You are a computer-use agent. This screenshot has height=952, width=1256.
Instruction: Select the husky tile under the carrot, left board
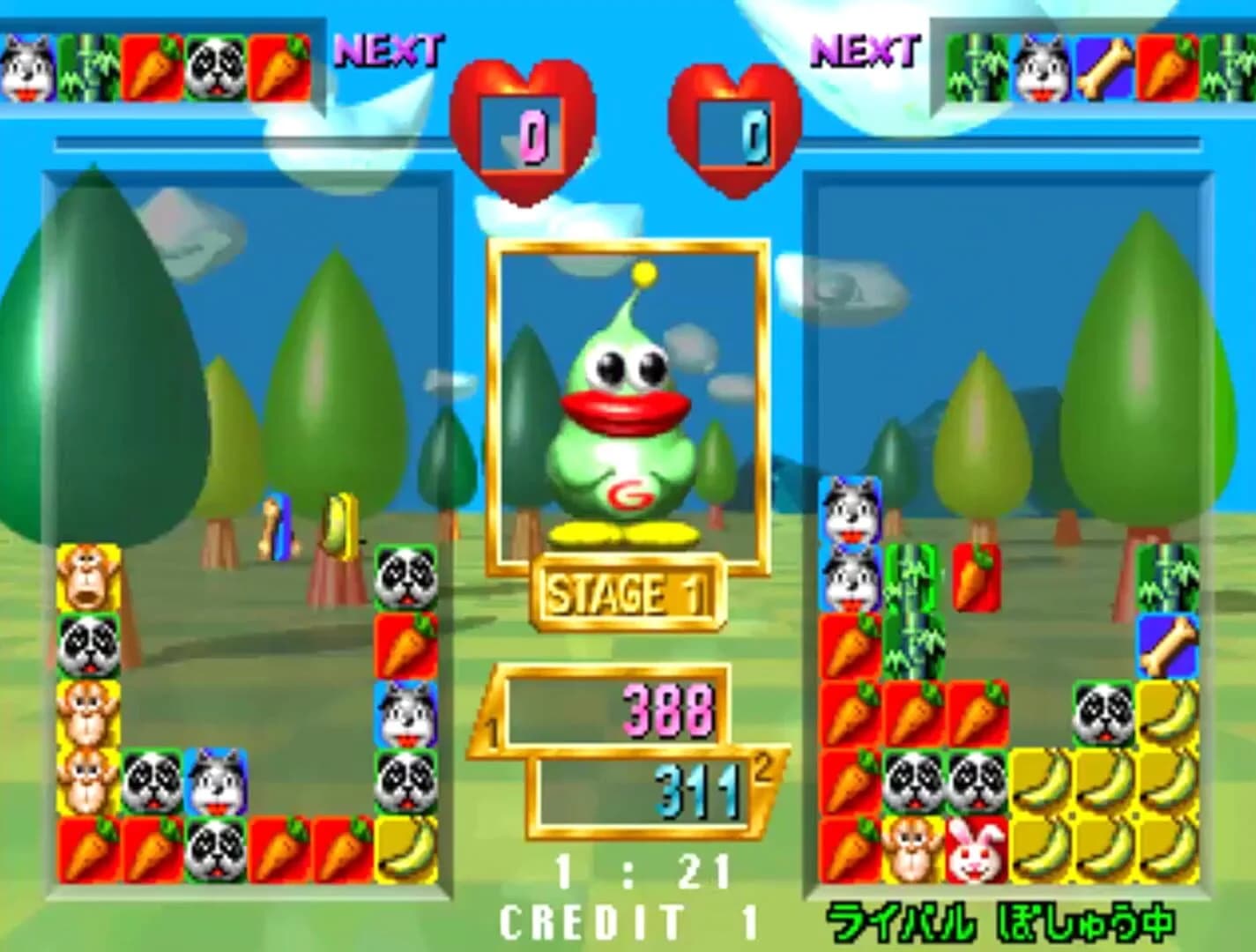point(406,714)
